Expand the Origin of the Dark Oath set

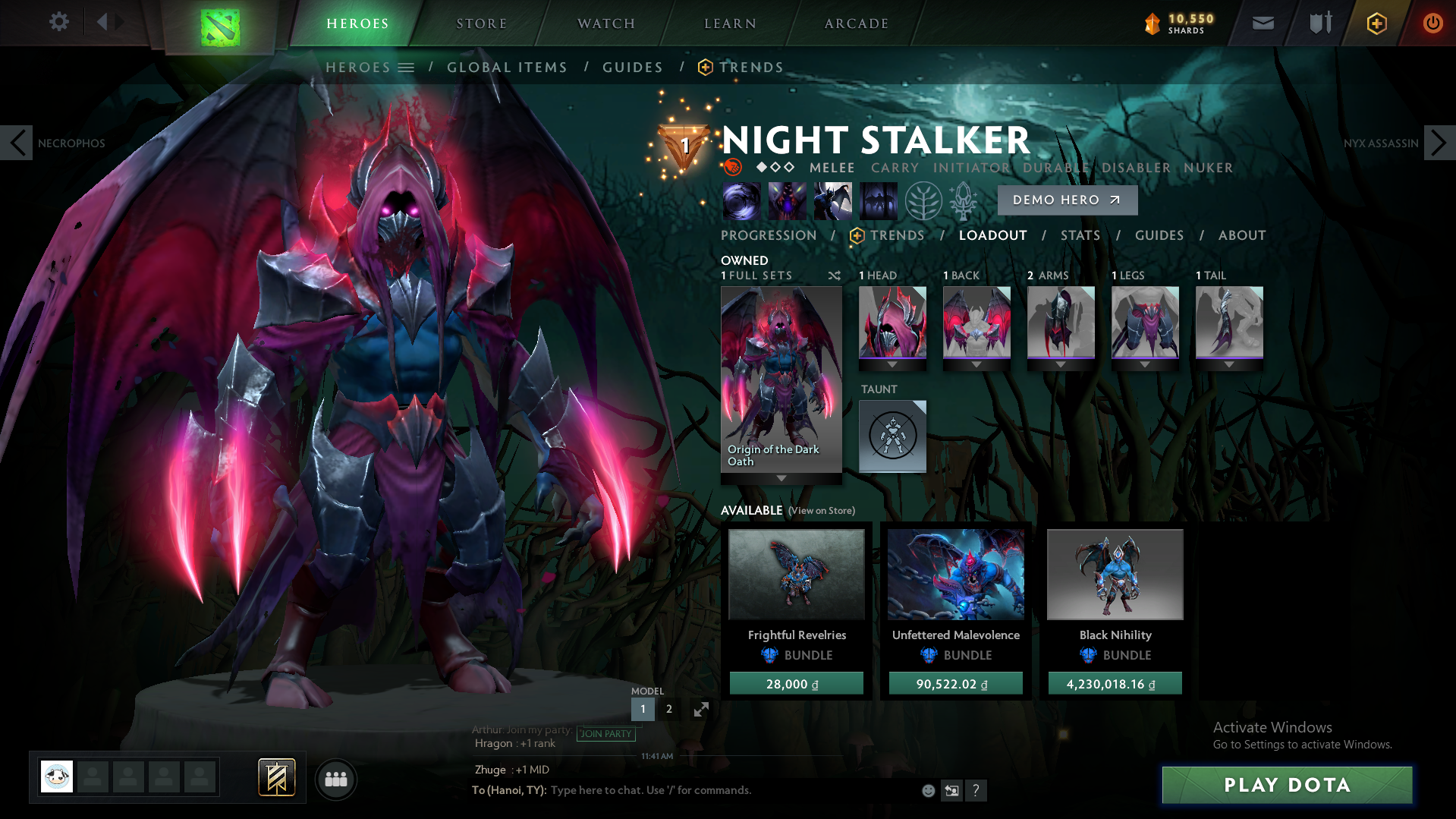click(x=781, y=478)
